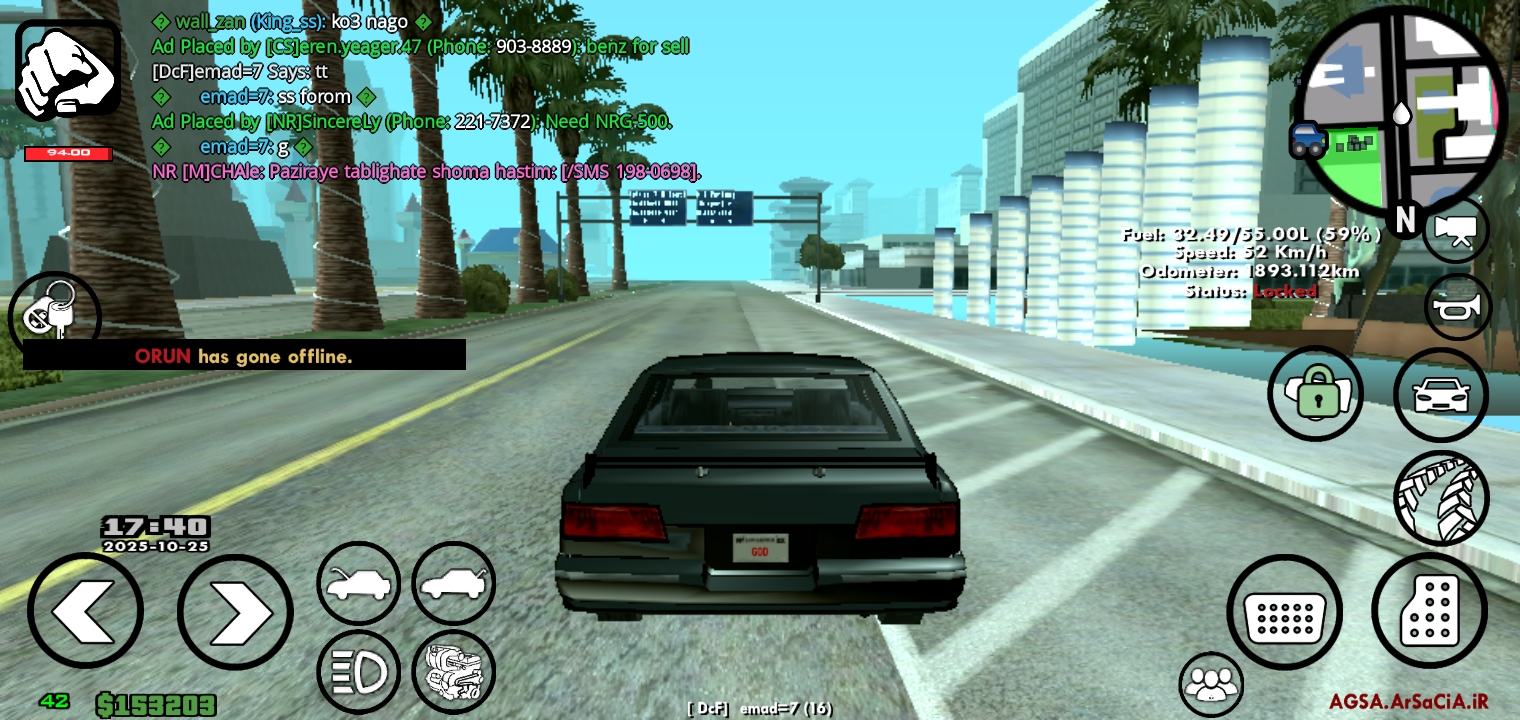This screenshot has width=1520, height=720.
Task: Tap the passengers group icon
Action: [1211, 684]
